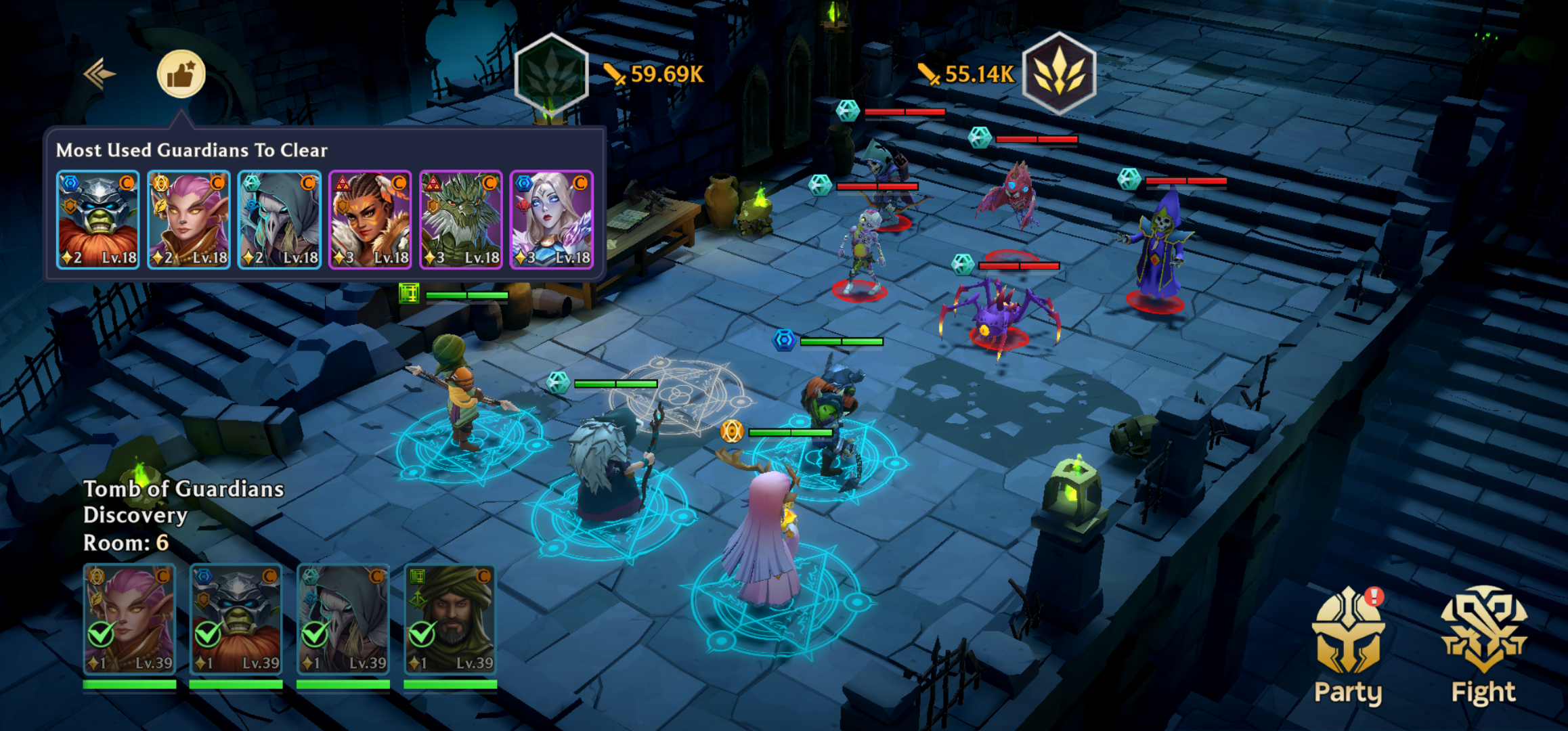Select the white-haired sorceress recommended guardian
The width and height of the screenshot is (1568, 731).
click(552, 220)
